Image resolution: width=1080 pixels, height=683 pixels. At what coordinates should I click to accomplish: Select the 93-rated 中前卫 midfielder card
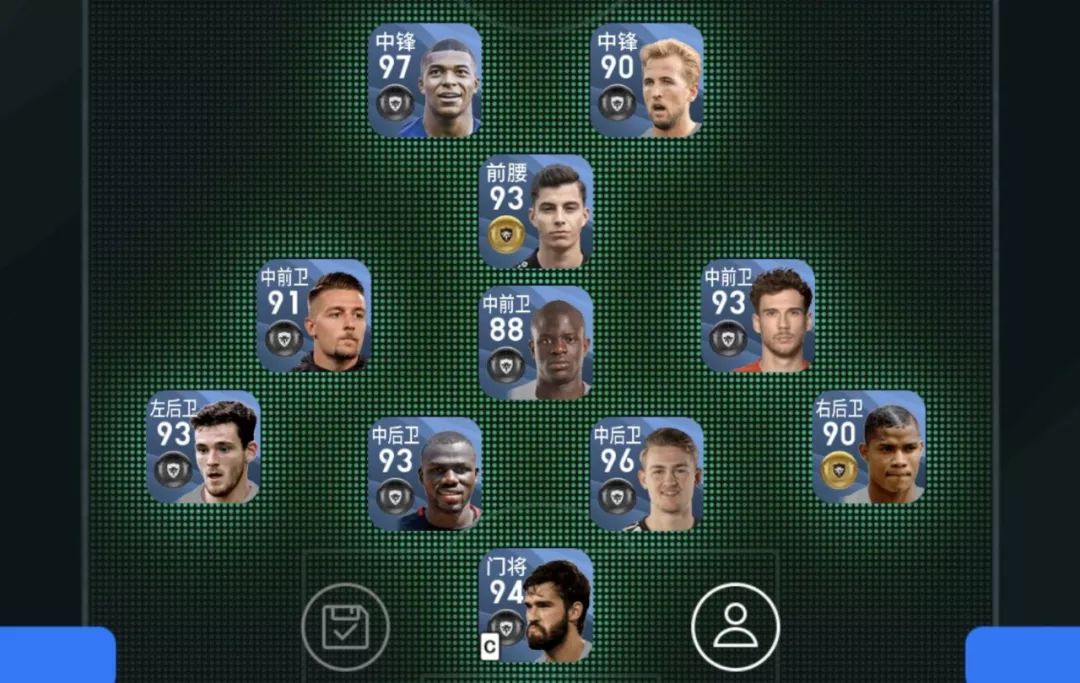(x=758, y=317)
